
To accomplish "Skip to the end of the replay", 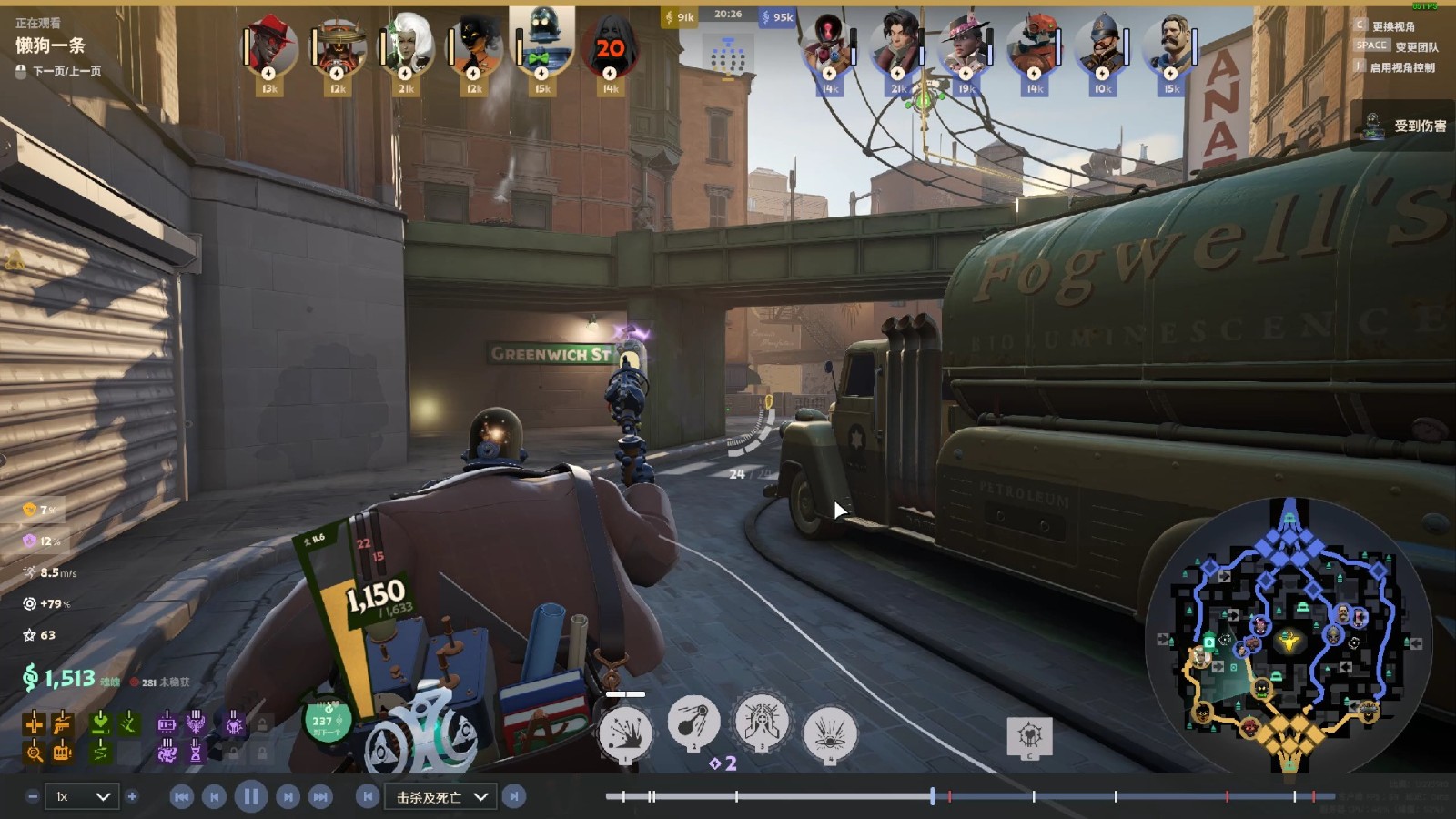I will tap(320, 797).
